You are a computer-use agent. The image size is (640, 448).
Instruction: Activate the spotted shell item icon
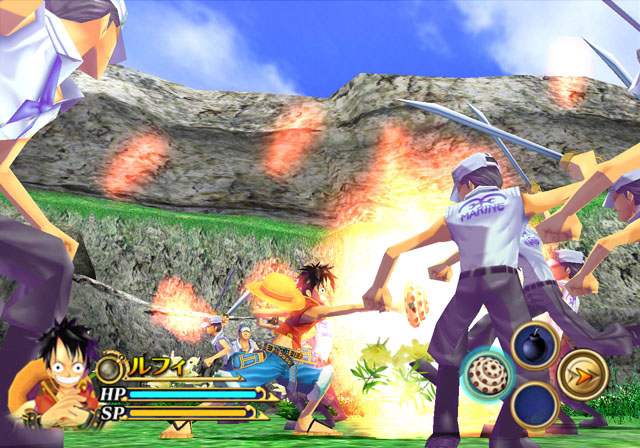click(x=489, y=374)
